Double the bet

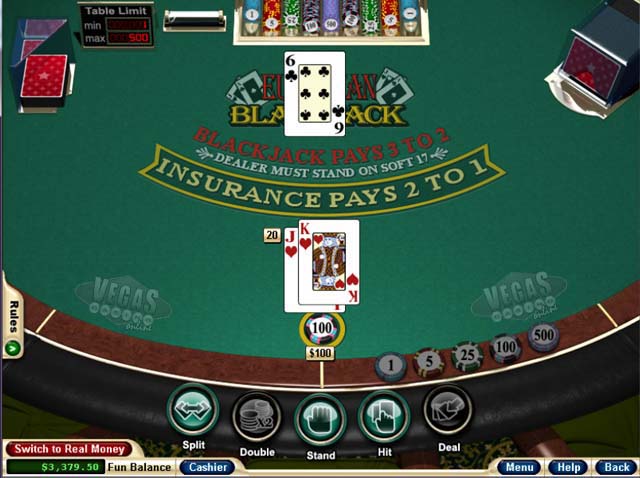tap(256, 415)
